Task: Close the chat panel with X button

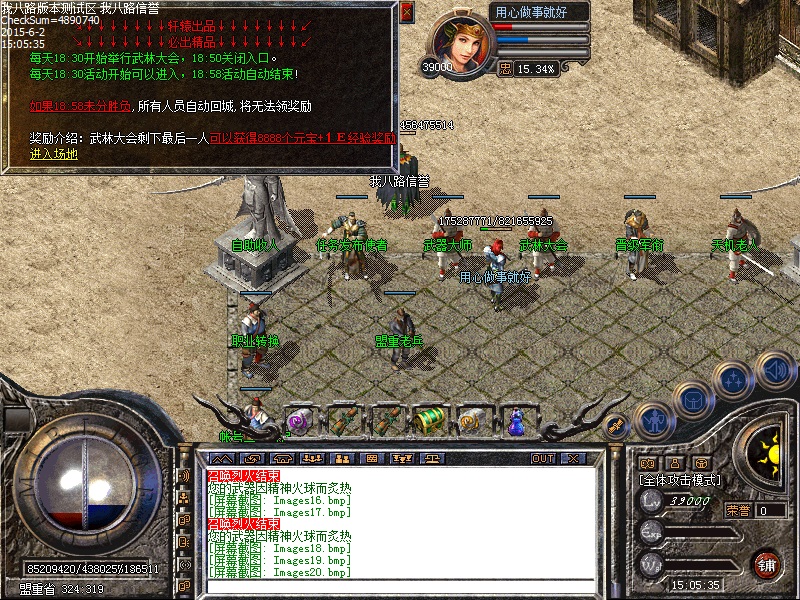Action: [x=573, y=458]
